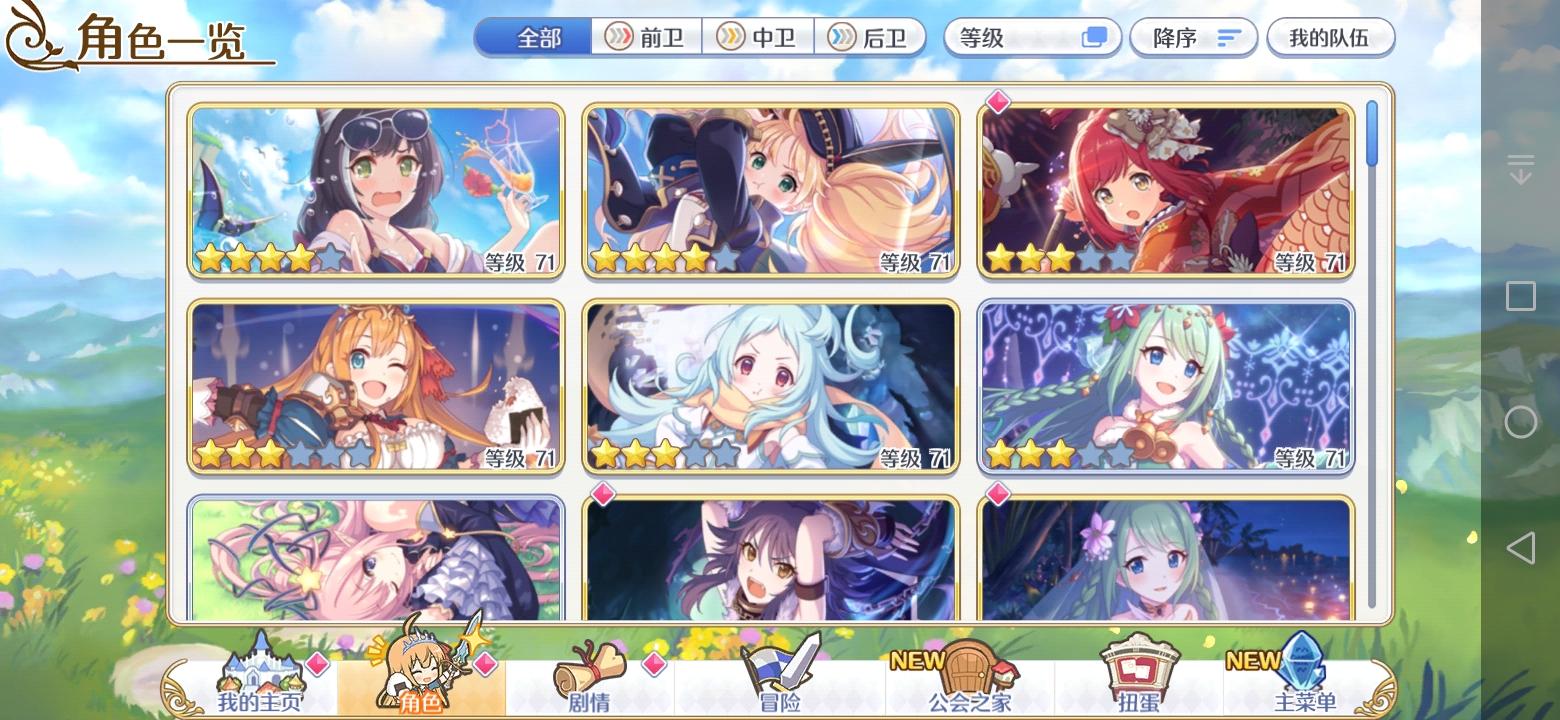This screenshot has width=1560, height=720.
Task: Select the level 71 swimsuit Kyaru card
Action: (376, 190)
